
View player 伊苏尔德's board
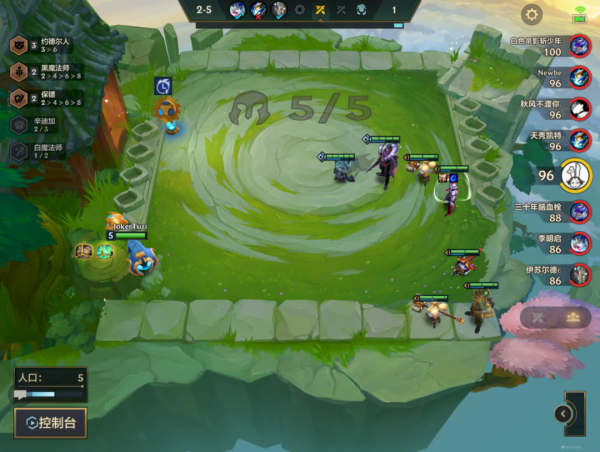pos(579,273)
